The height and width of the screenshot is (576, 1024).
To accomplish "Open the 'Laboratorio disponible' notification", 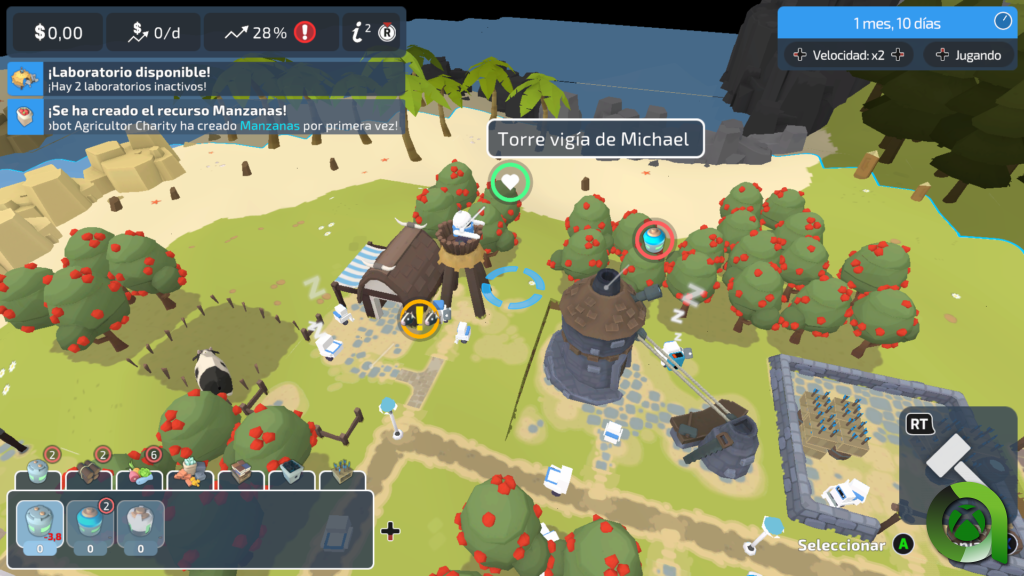I will [205, 79].
